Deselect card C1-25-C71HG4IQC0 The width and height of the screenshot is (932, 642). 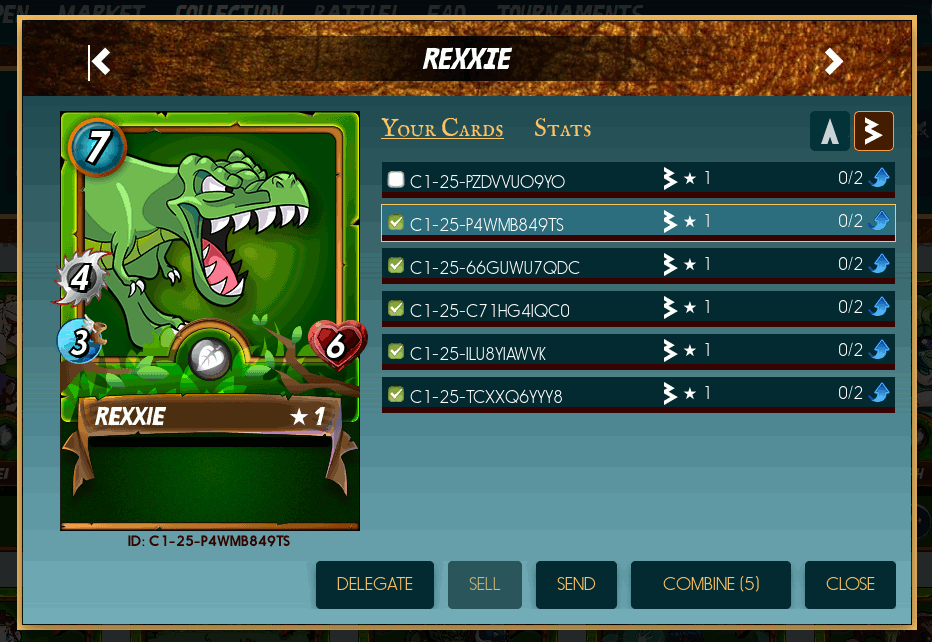click(x=396, y=309)
